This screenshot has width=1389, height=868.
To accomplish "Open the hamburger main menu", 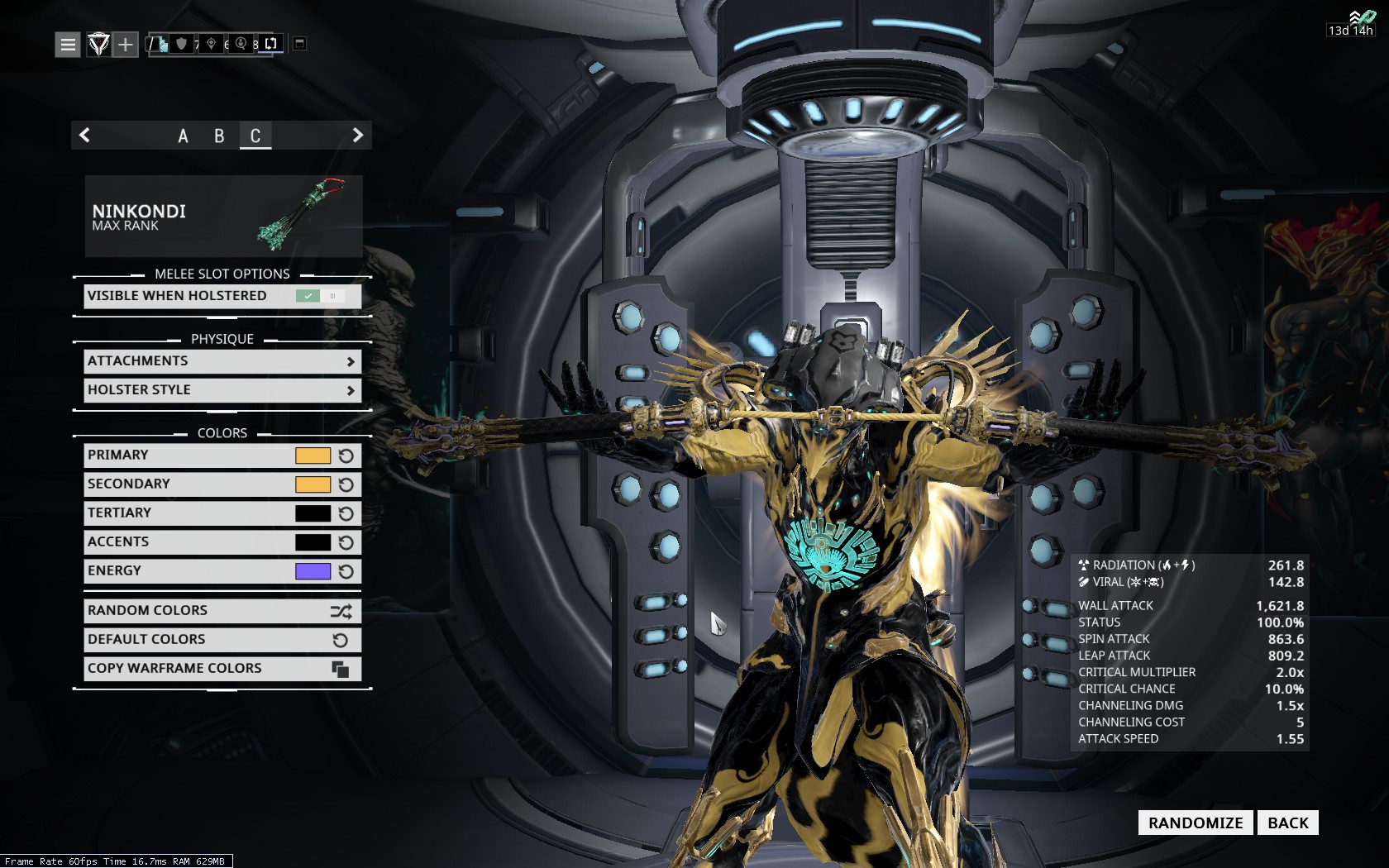I will click(x=68, y=44).
